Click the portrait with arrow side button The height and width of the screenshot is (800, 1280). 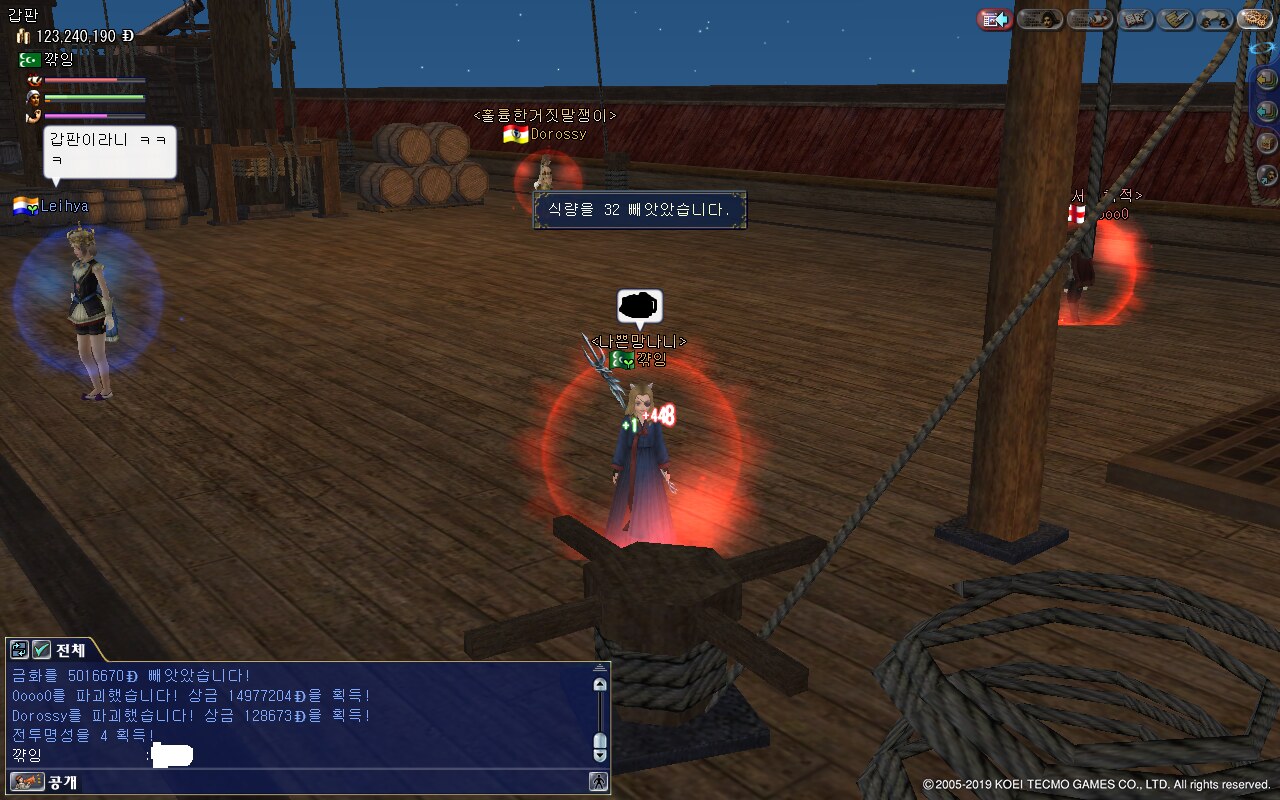tap(1267, 175)
